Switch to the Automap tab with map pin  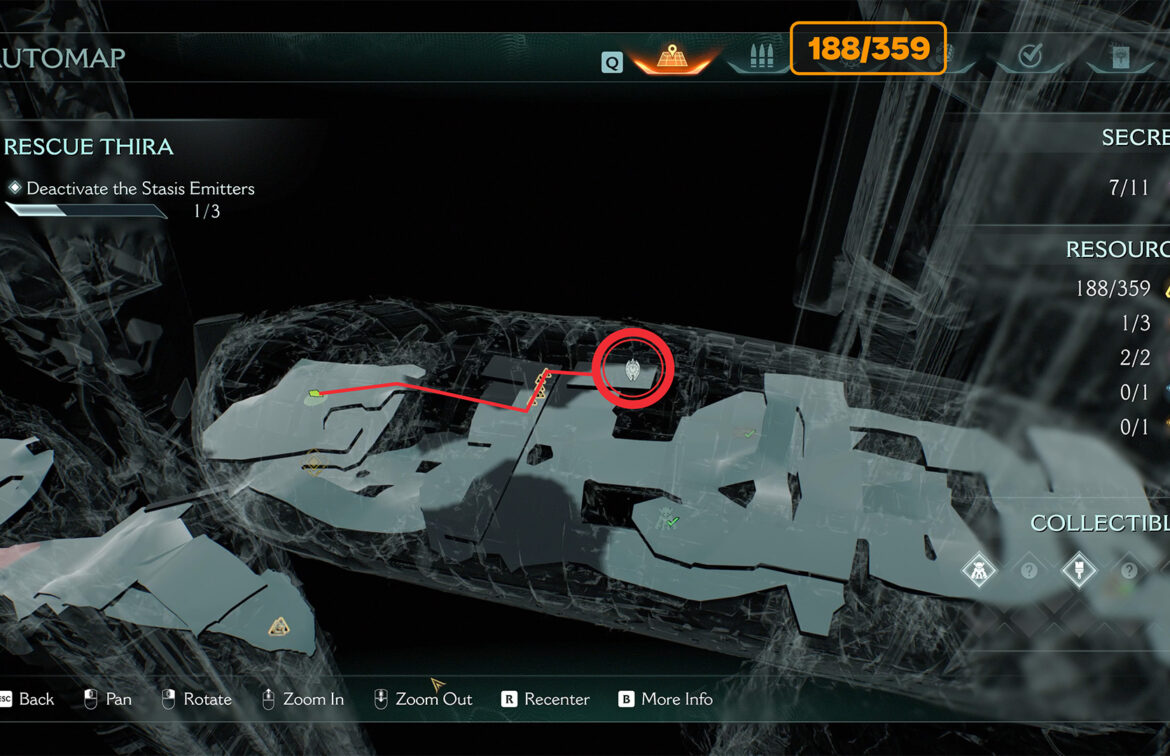671,58
